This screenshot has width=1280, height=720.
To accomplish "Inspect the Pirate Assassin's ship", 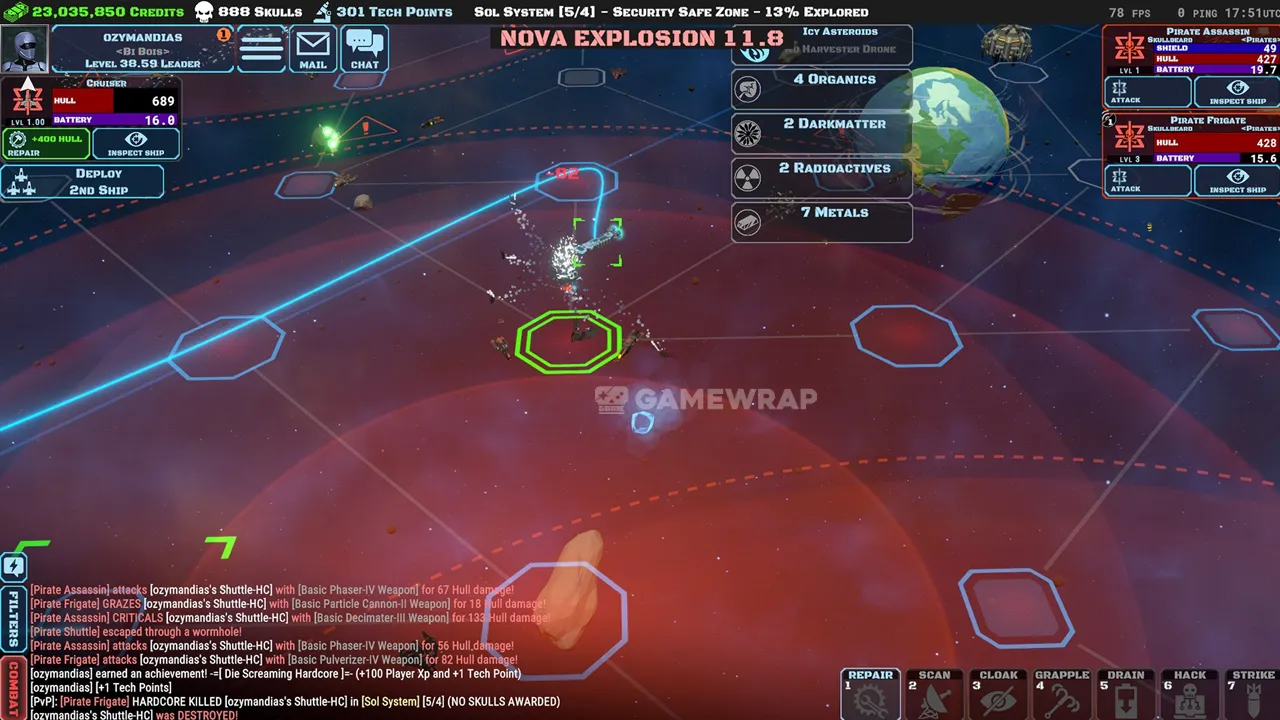I will pos(1237,92).
